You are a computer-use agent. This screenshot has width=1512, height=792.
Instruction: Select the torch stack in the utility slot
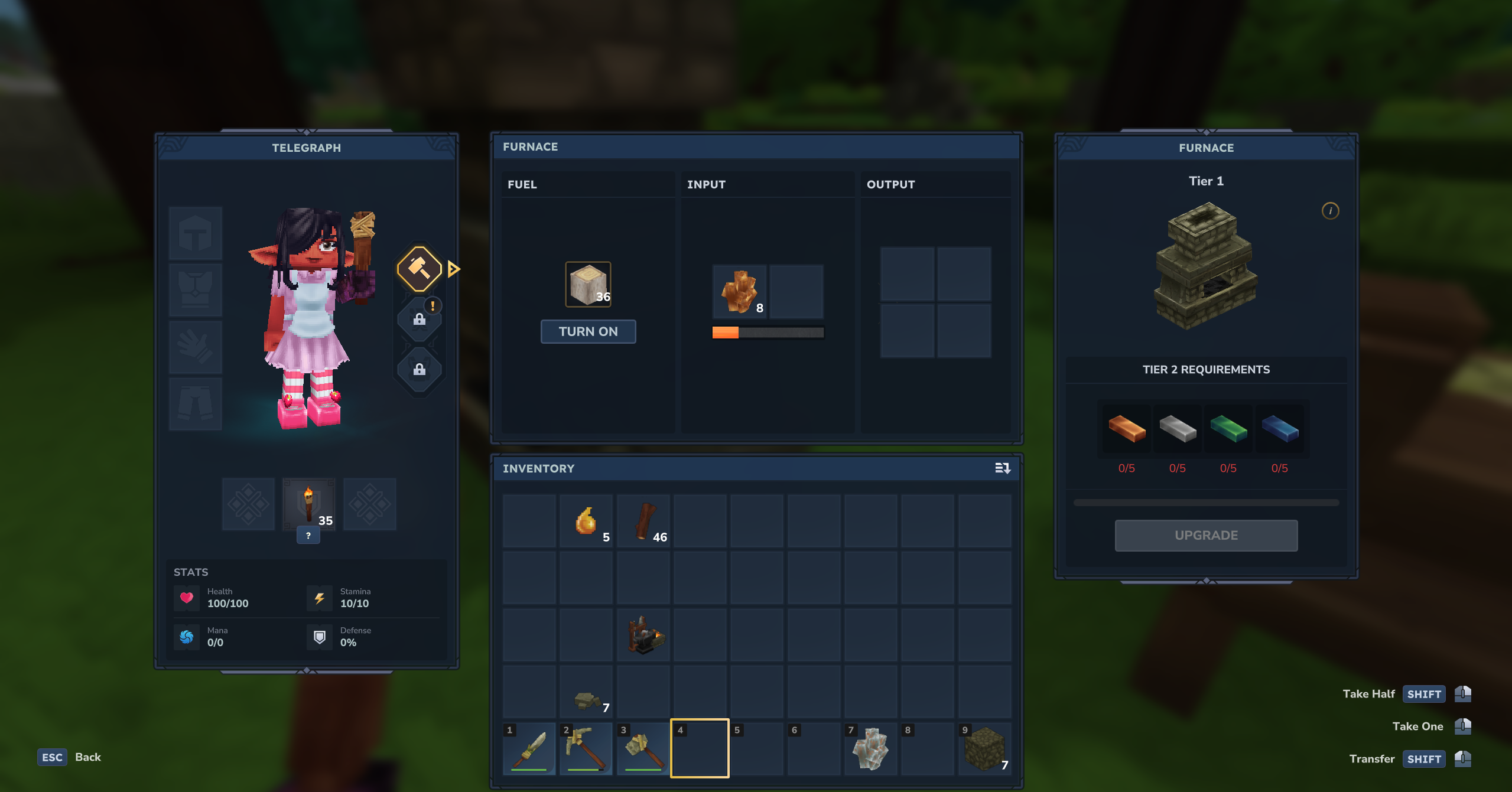(x=308, y=504)
